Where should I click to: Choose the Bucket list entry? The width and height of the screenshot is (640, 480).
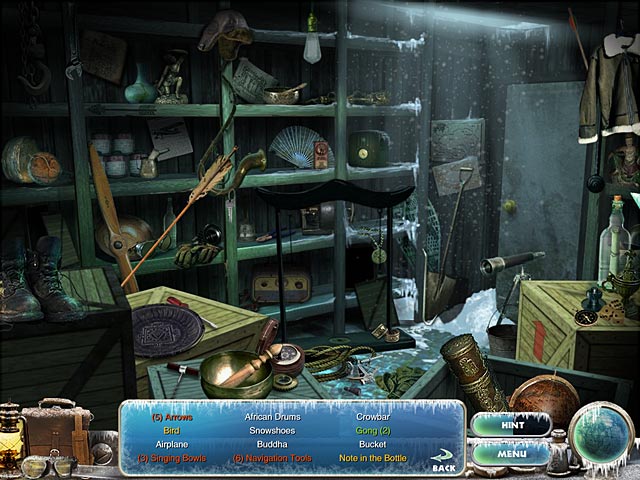pyautogui.click(x=372, y=442)
